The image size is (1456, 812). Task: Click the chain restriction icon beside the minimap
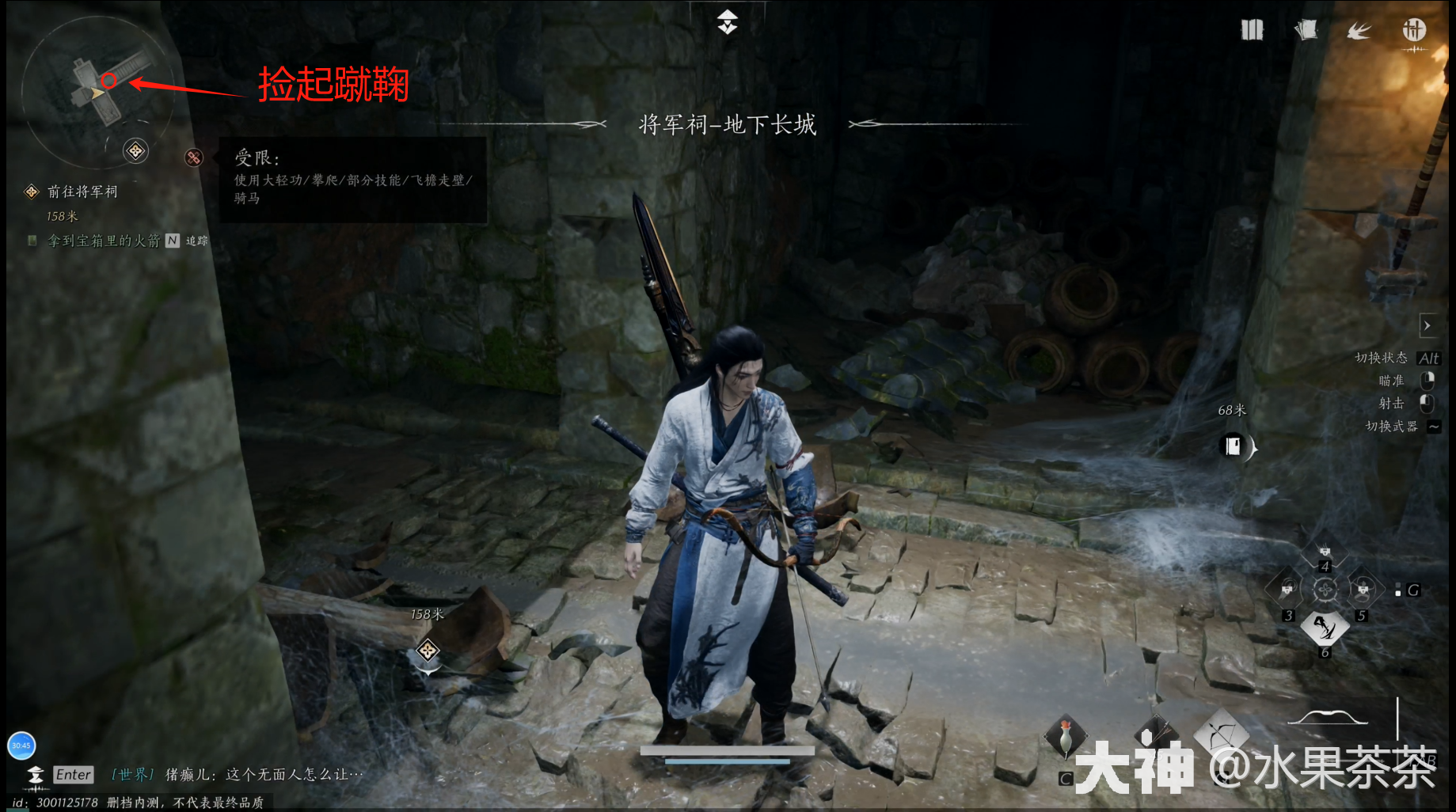pyautogui.click(x=193, y=157)
